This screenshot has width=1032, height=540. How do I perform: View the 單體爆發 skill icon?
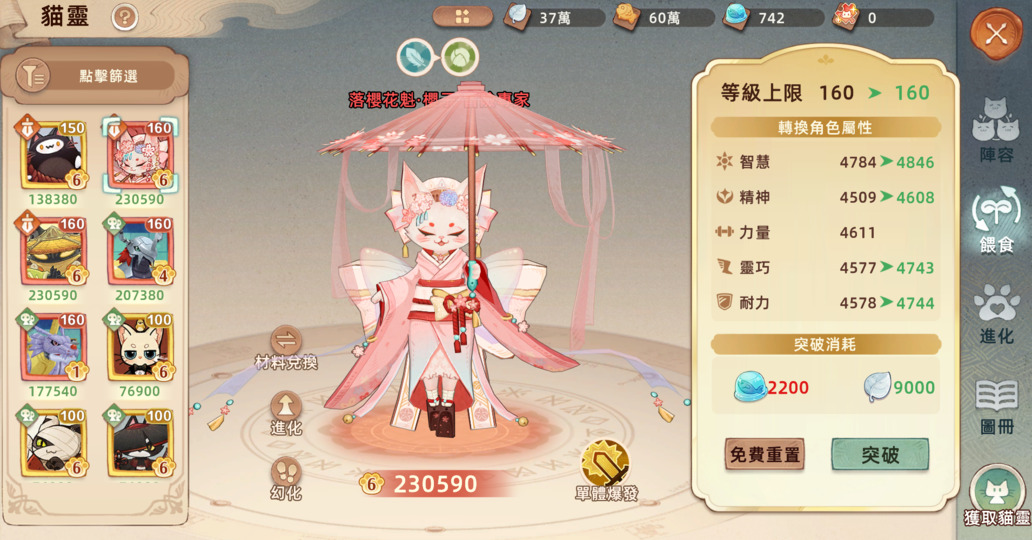click(x=606, y=465)
